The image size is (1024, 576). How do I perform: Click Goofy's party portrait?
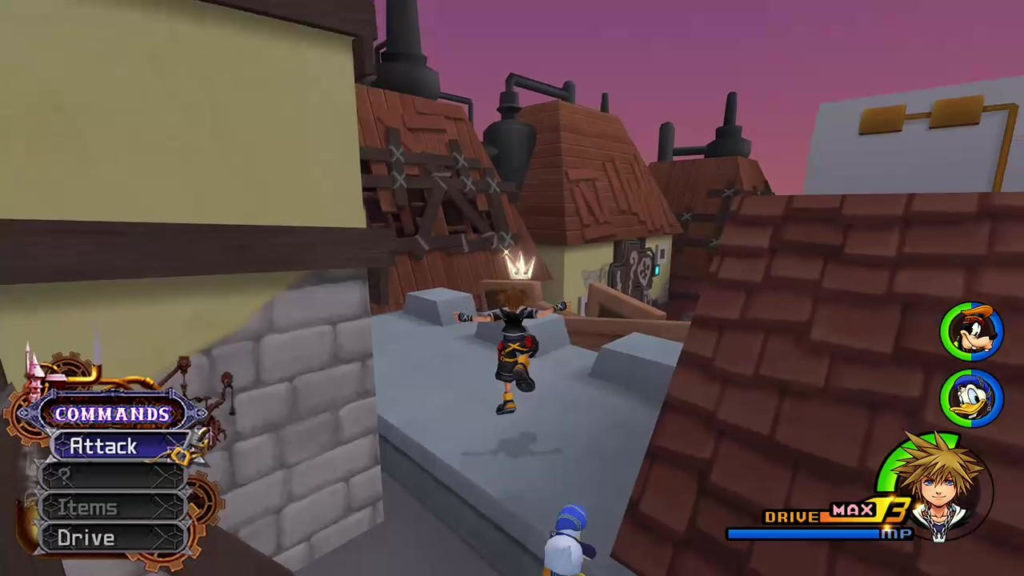[971, 333]
